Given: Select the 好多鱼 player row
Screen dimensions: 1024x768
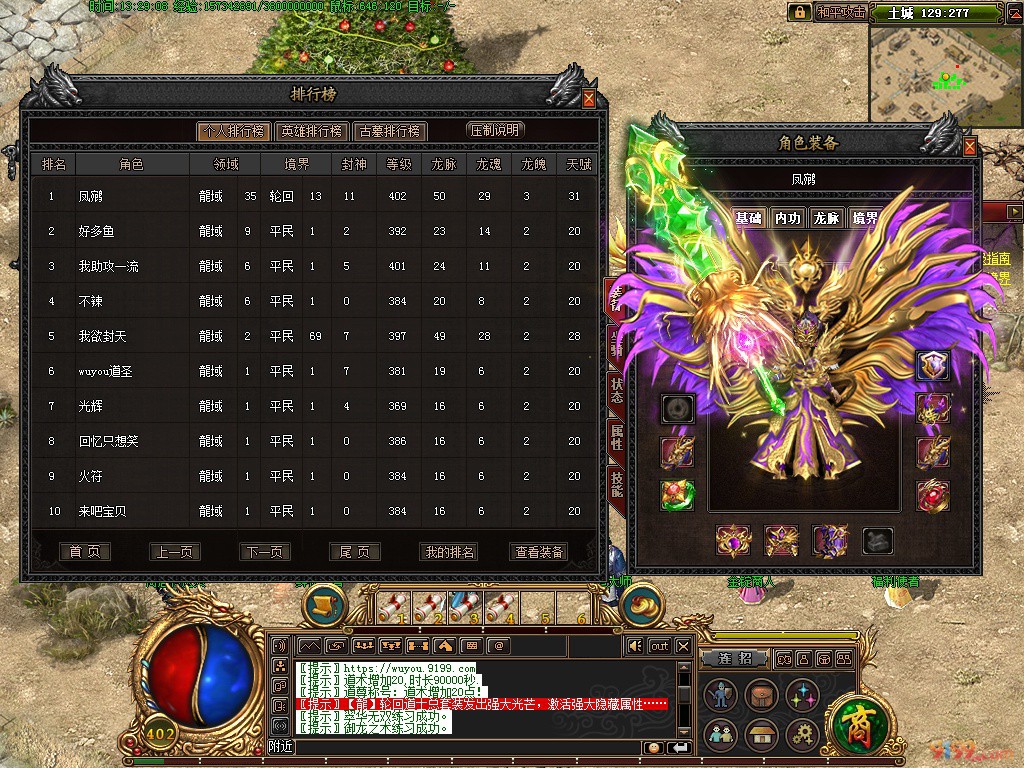Looking at the screenshot, I should [97, 231].
